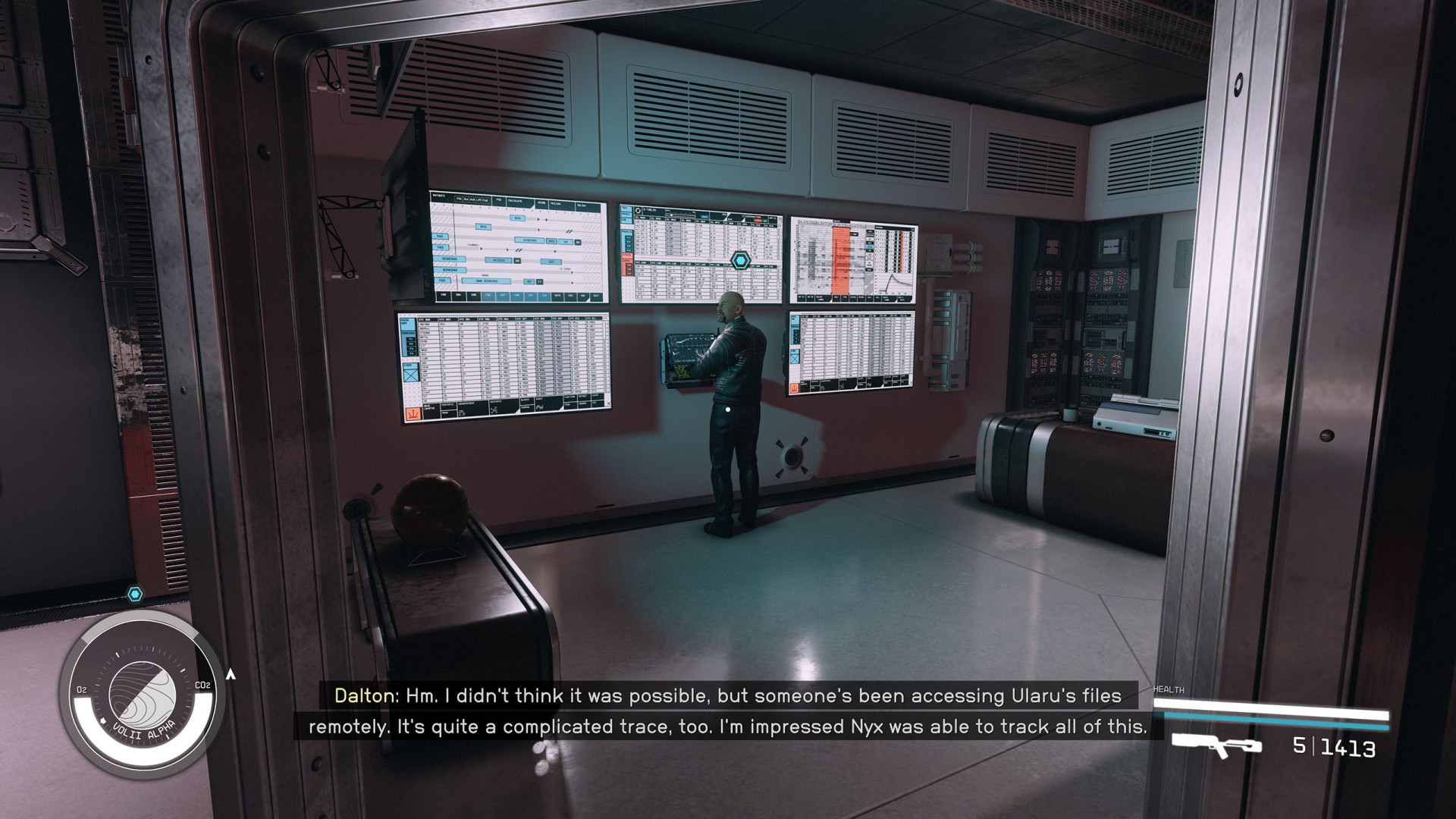The width and height of the screenshot is (1456, 819).
Task: Select the equipped rifle weapon icon
Action: click(x=1216, y=745)
